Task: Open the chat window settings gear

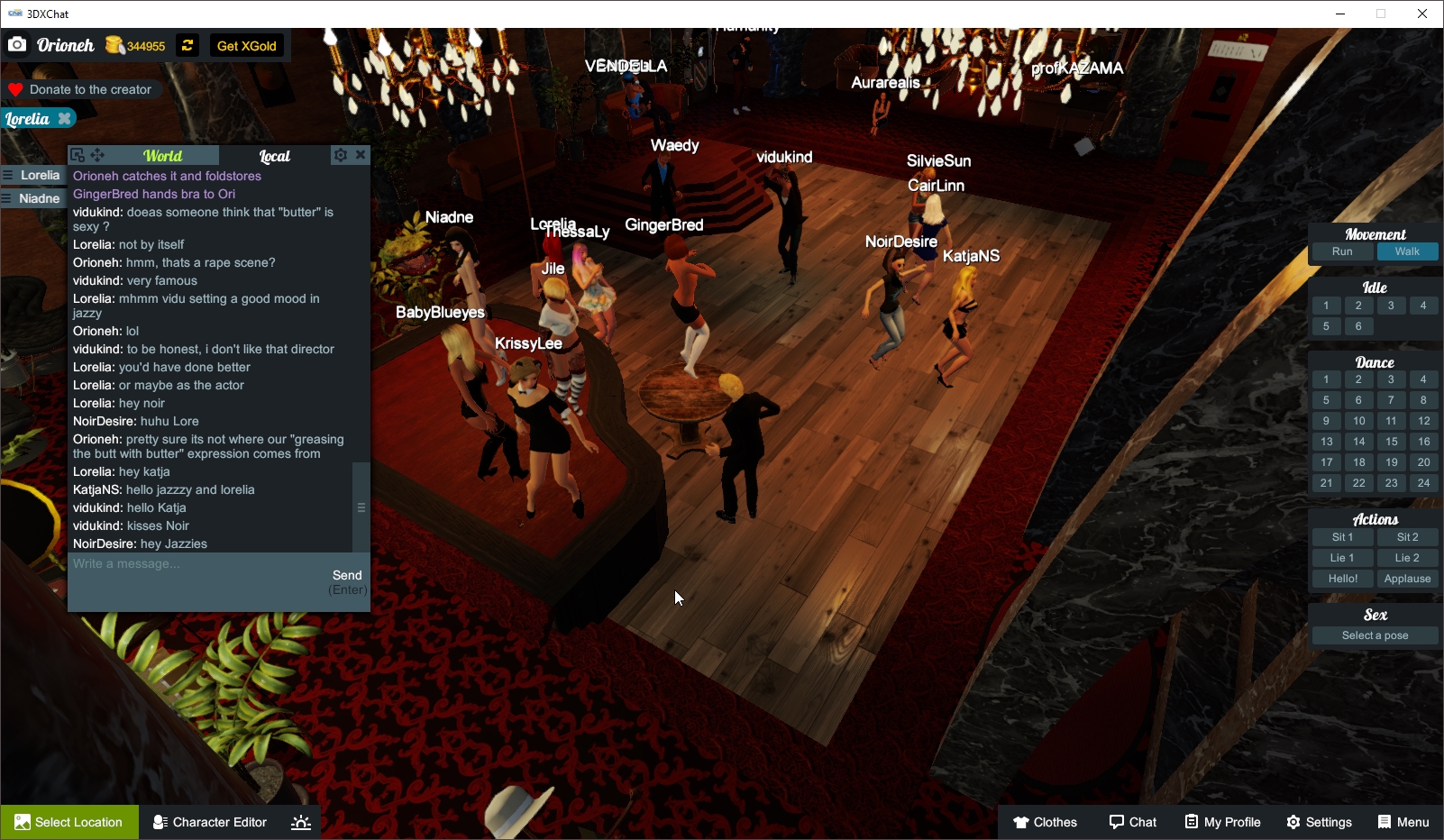Action: [x=340, y=155]
